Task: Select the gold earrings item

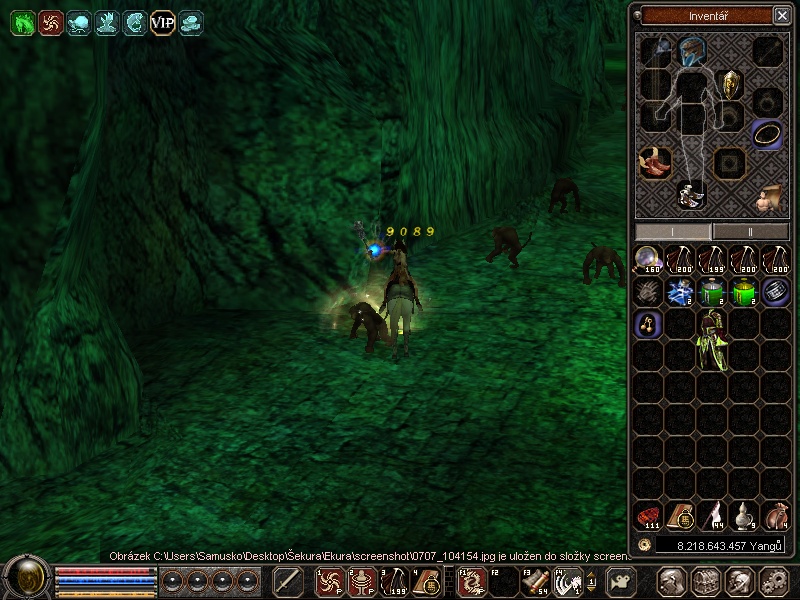Action: 649,324
